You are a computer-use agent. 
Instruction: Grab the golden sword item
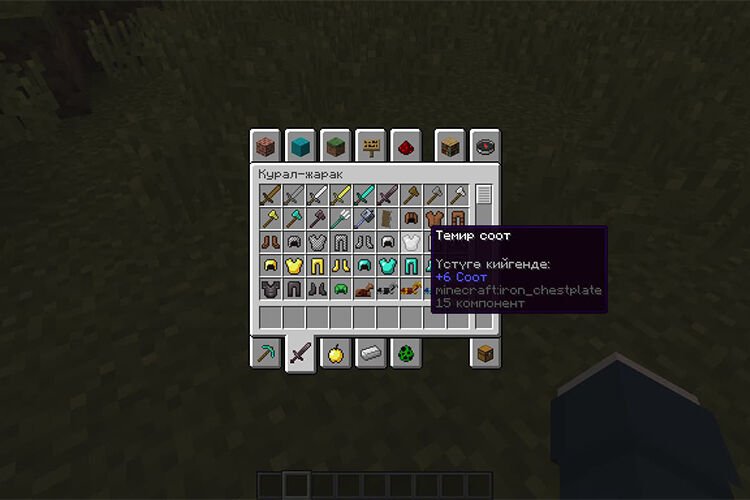coord(340,195)
